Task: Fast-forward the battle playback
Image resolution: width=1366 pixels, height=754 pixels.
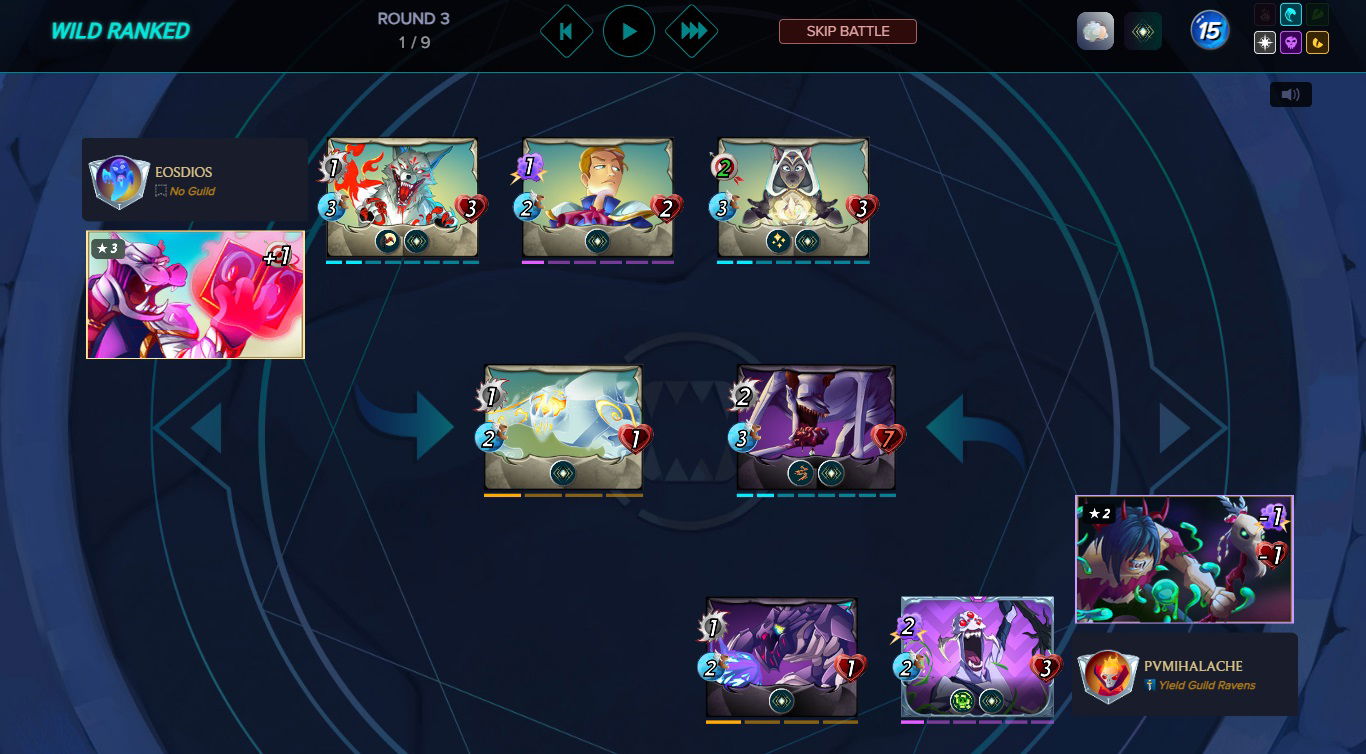Action: (691, 31)
